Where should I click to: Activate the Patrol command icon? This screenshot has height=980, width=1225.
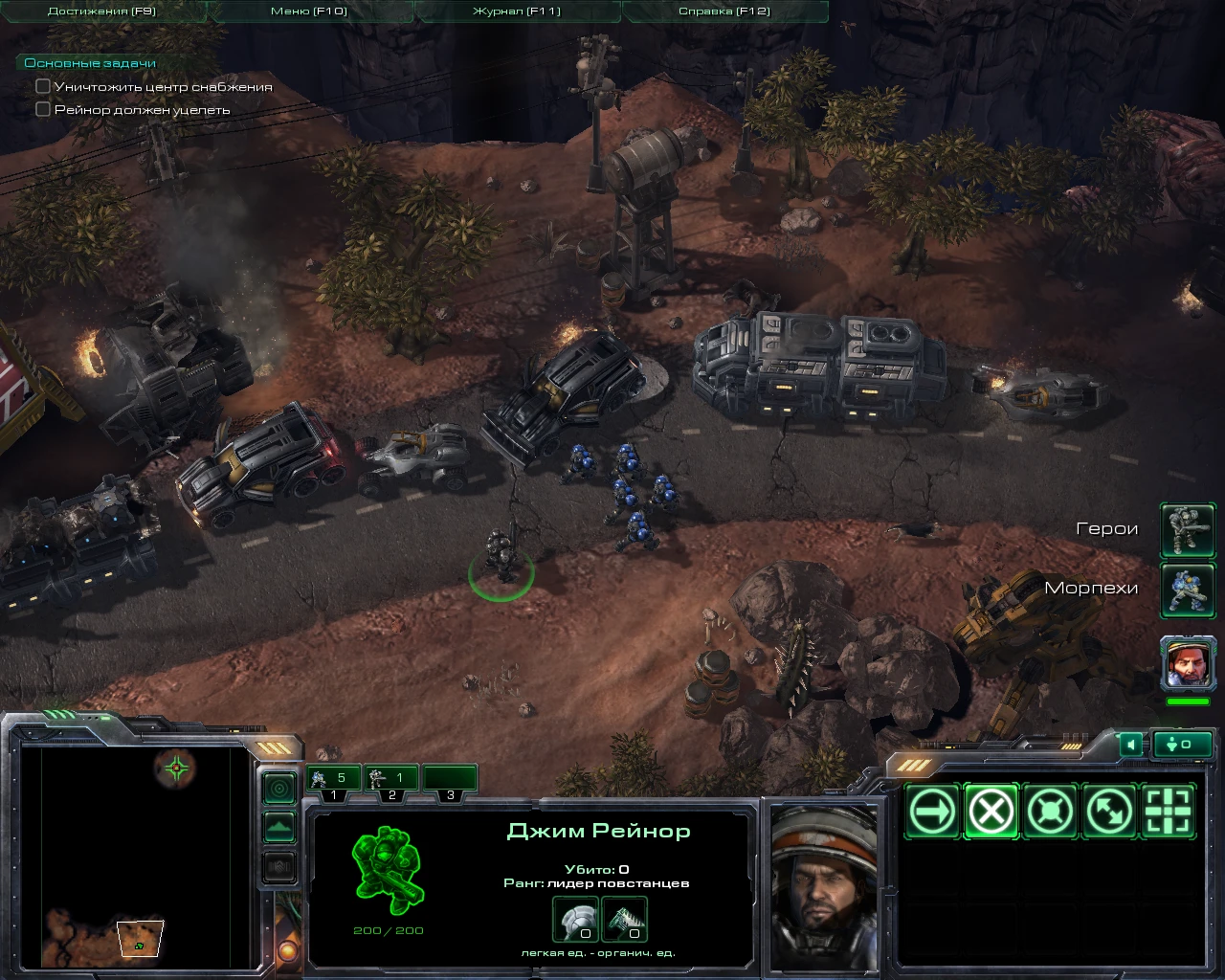[x=1110, y=810]
